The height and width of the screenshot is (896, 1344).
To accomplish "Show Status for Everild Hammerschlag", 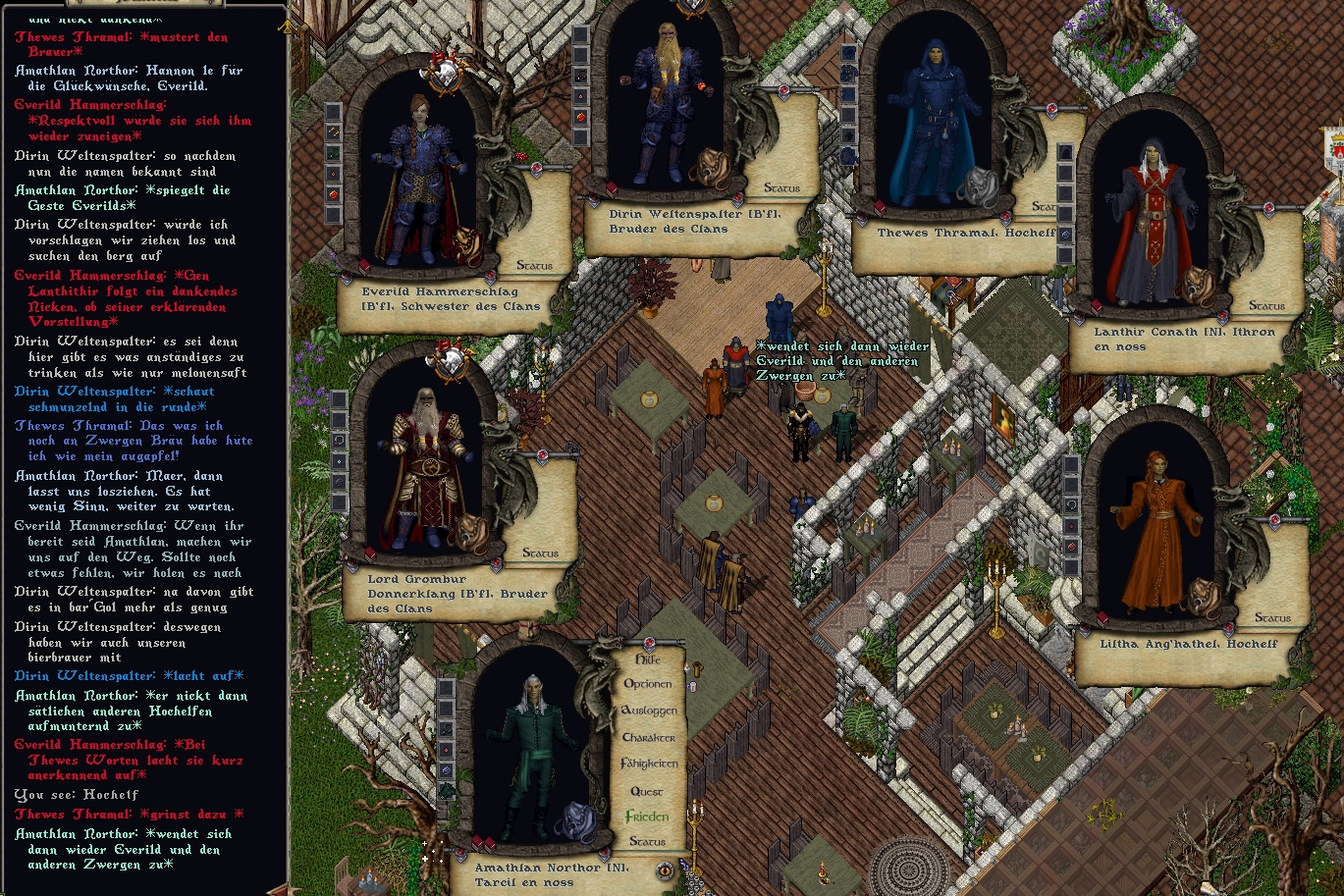I will pyautogui.click(x=534, y=266).
